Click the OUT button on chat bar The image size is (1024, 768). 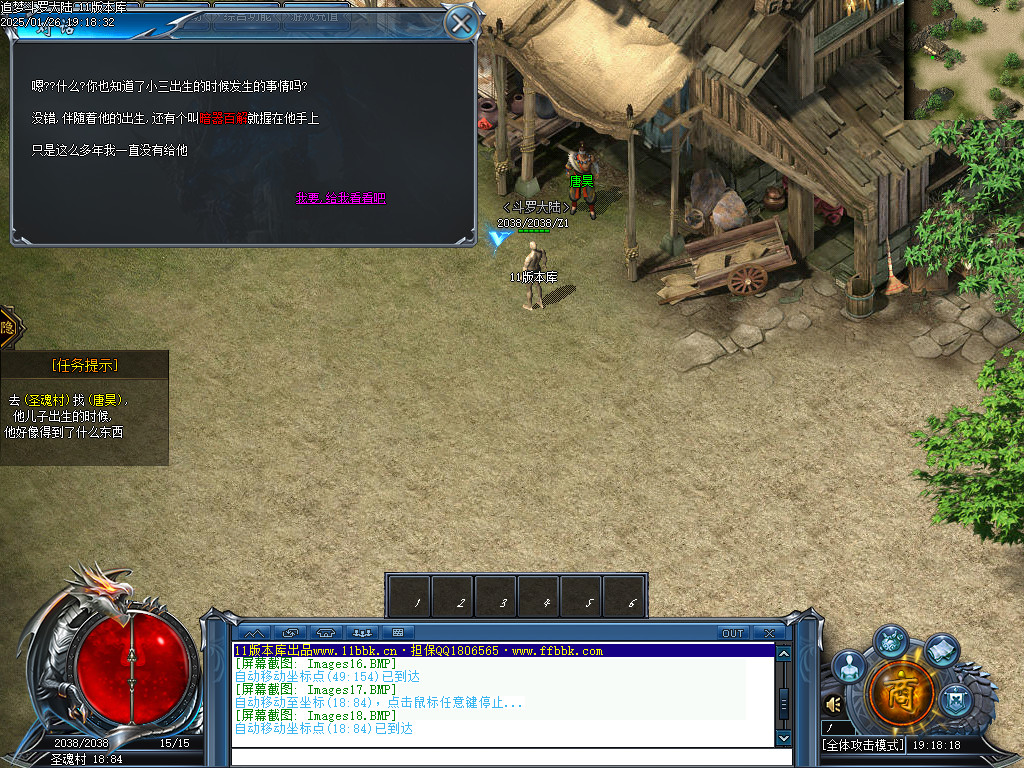pos(733,633)
